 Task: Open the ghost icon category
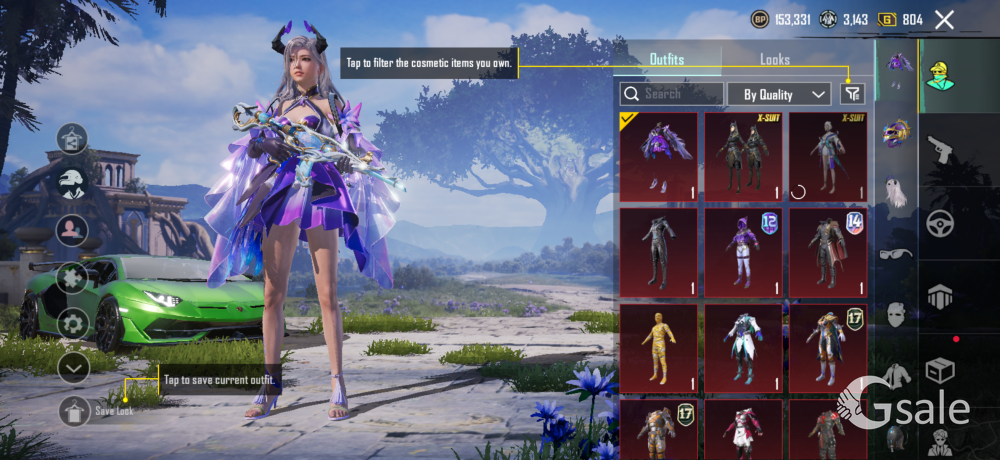tap(896, 192)
